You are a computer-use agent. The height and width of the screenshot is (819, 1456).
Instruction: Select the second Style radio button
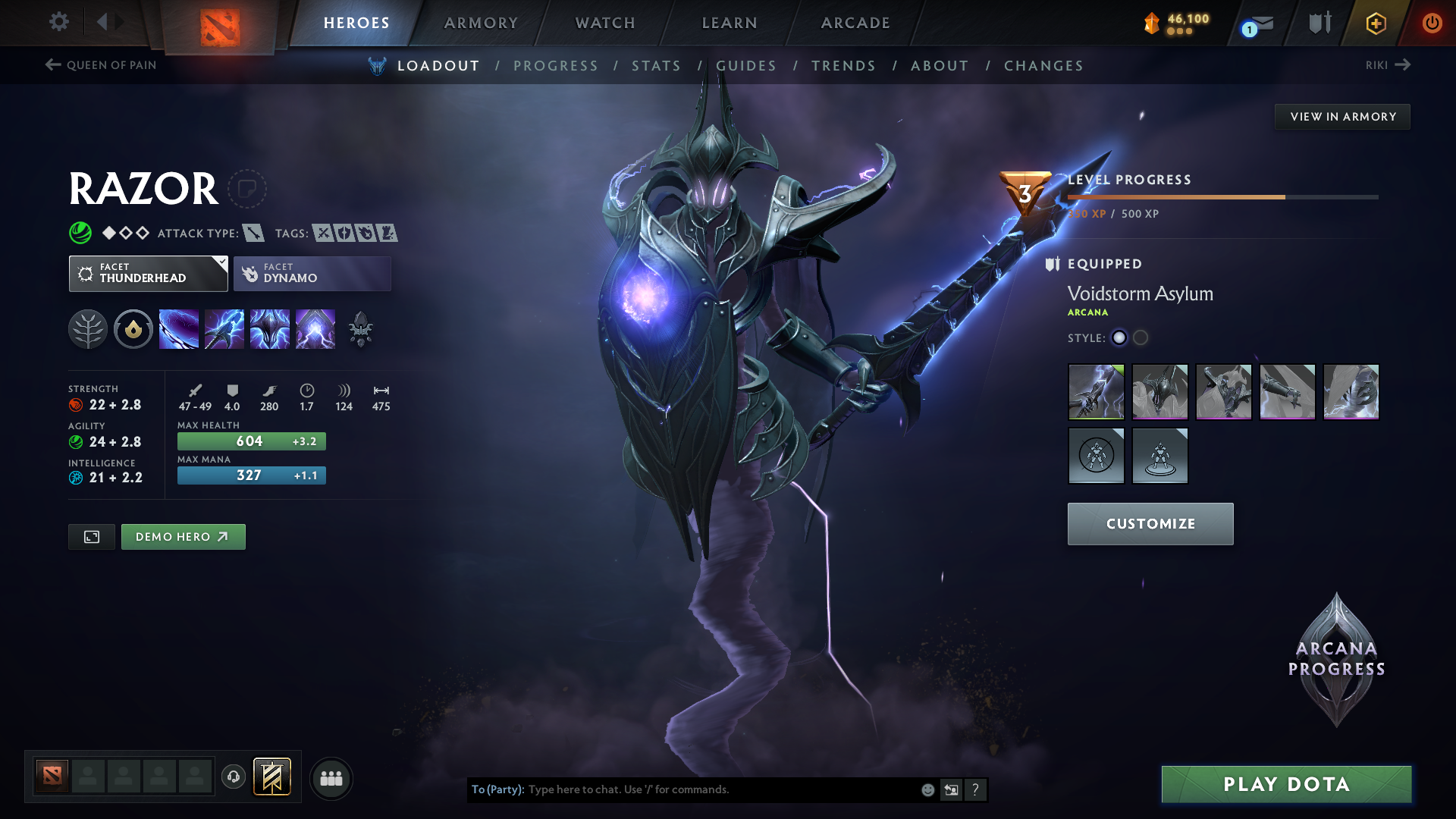(1141, 338)
